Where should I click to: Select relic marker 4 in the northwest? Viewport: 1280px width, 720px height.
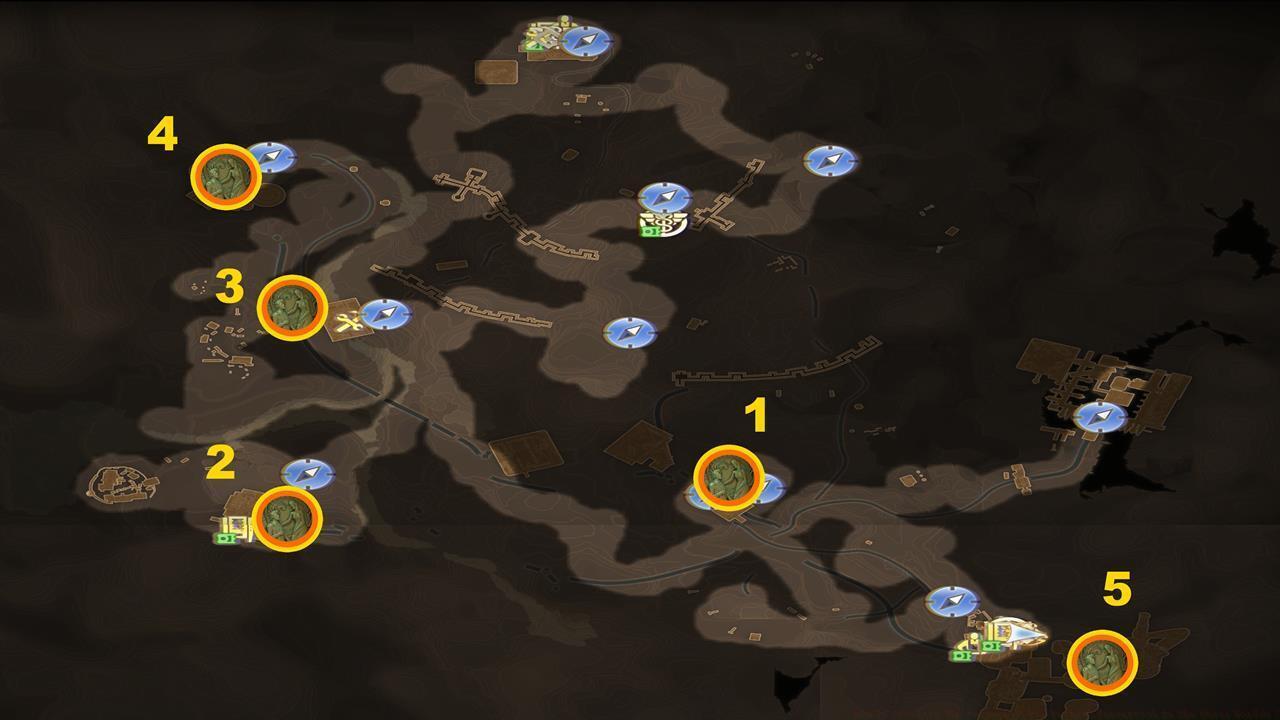(229, 179)
